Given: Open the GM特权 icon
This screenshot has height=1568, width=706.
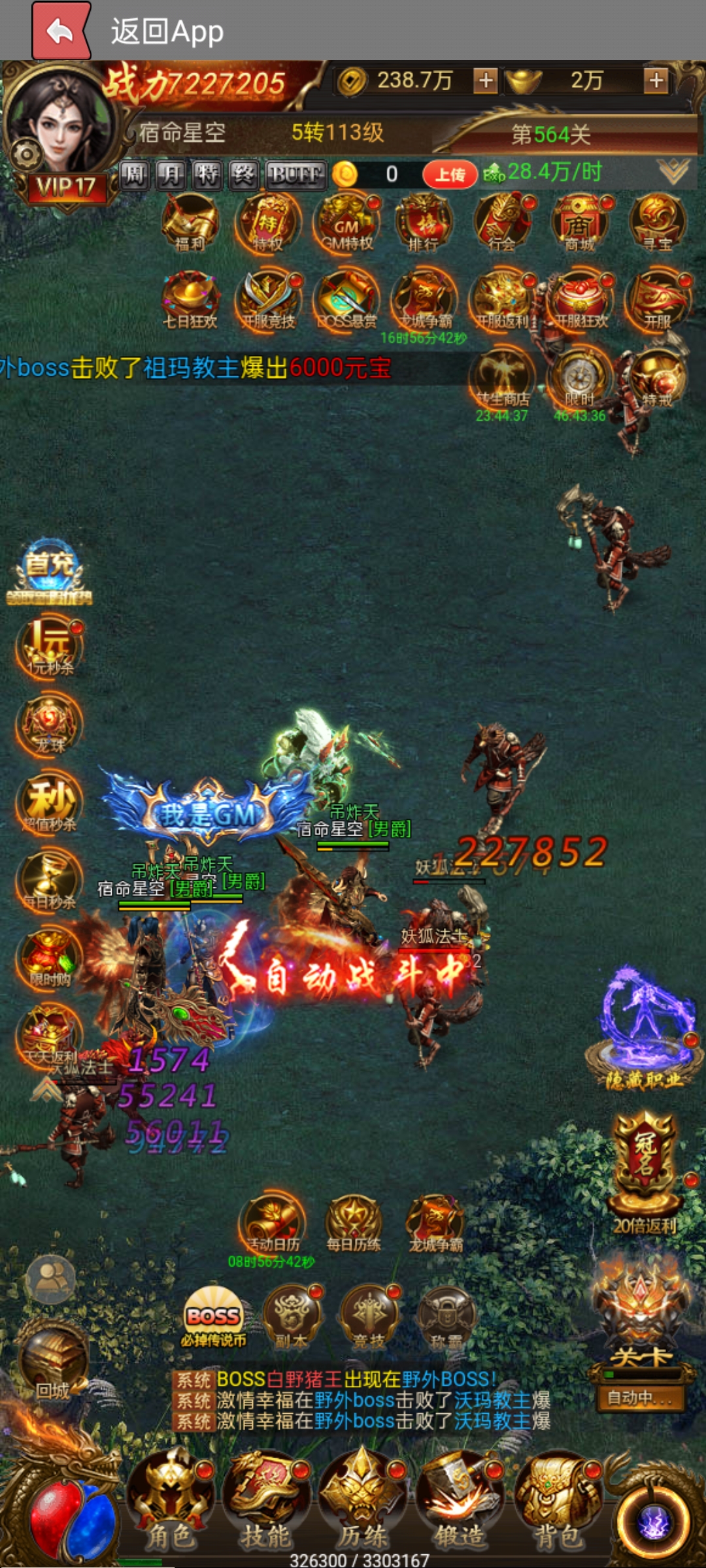Looking at the screenshot, I should [x=346, y=222].
